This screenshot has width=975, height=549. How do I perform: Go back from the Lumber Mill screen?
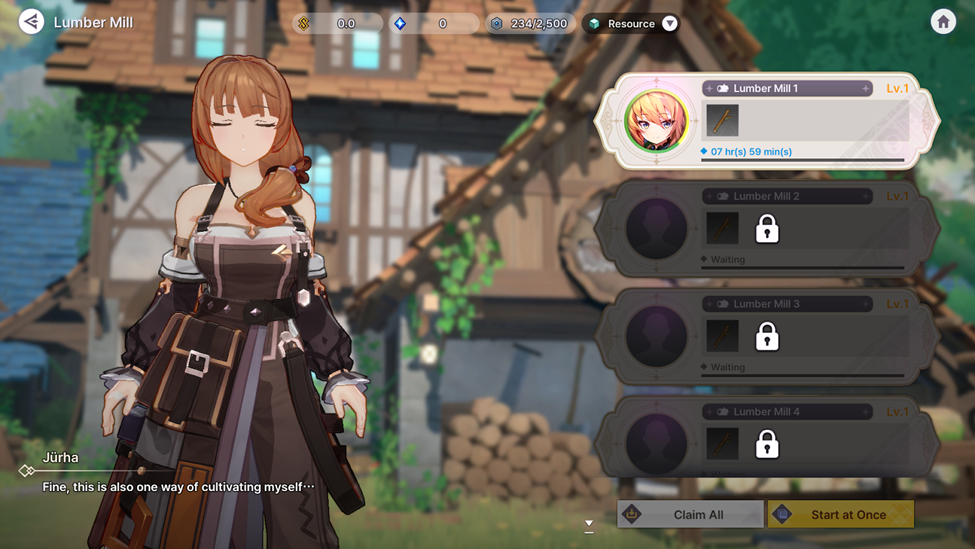point(31,21)
